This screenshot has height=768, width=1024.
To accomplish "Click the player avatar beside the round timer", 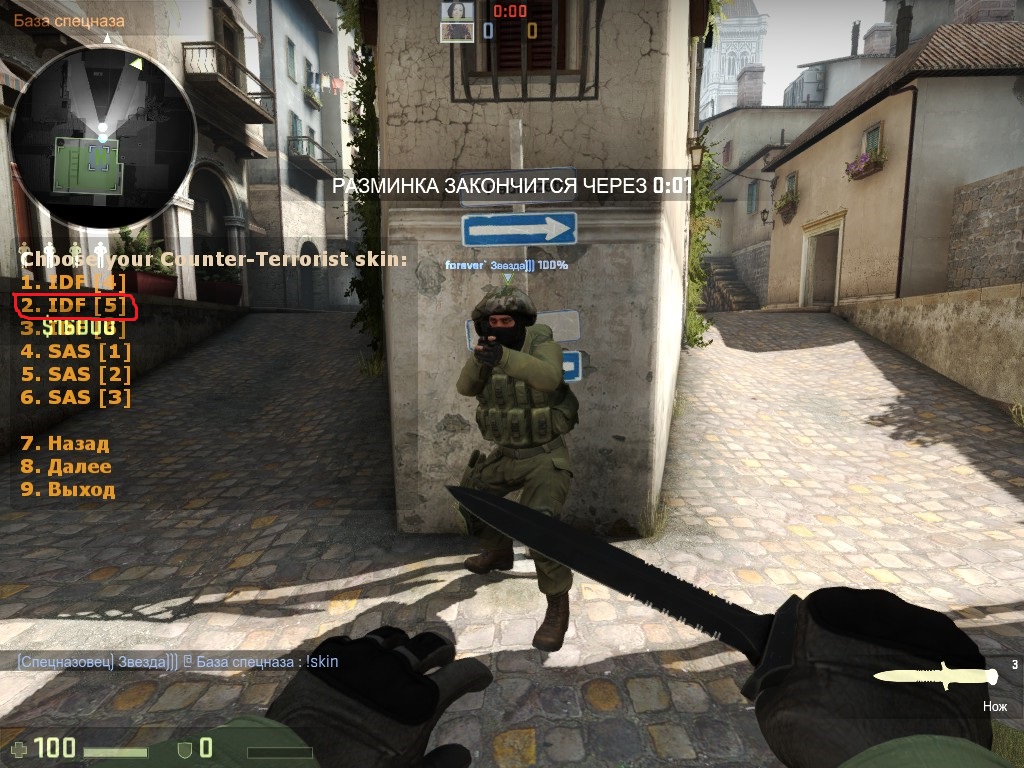I will 457,11.
